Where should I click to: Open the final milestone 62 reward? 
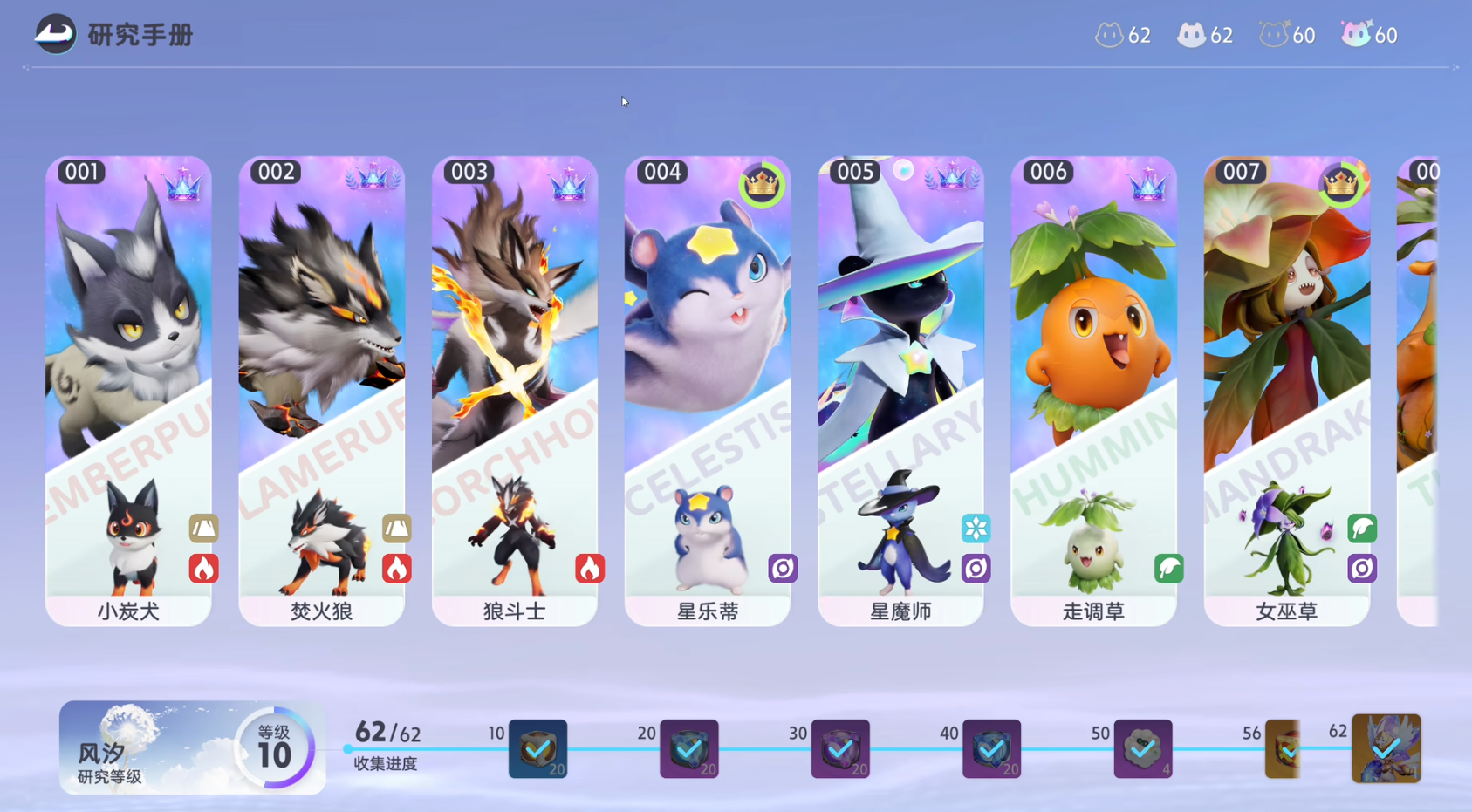1386,748
